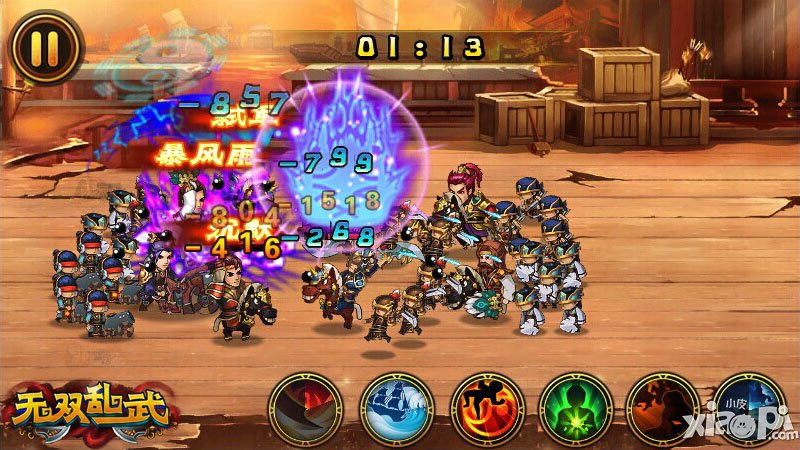
Task: Use the blue ship and wave skill
Action: [395, 408]
